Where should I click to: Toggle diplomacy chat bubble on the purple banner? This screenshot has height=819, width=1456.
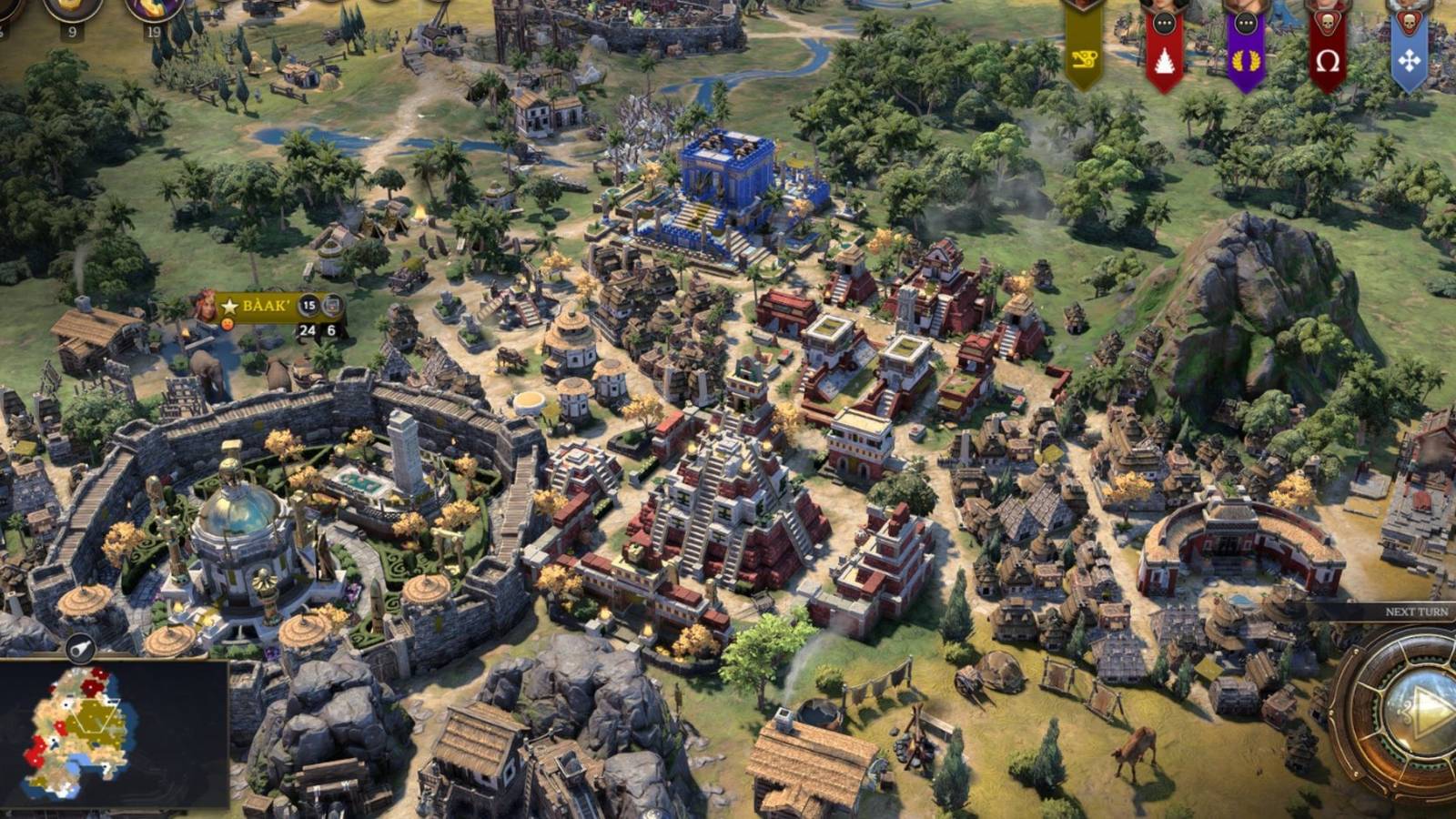click(1245, 22)
